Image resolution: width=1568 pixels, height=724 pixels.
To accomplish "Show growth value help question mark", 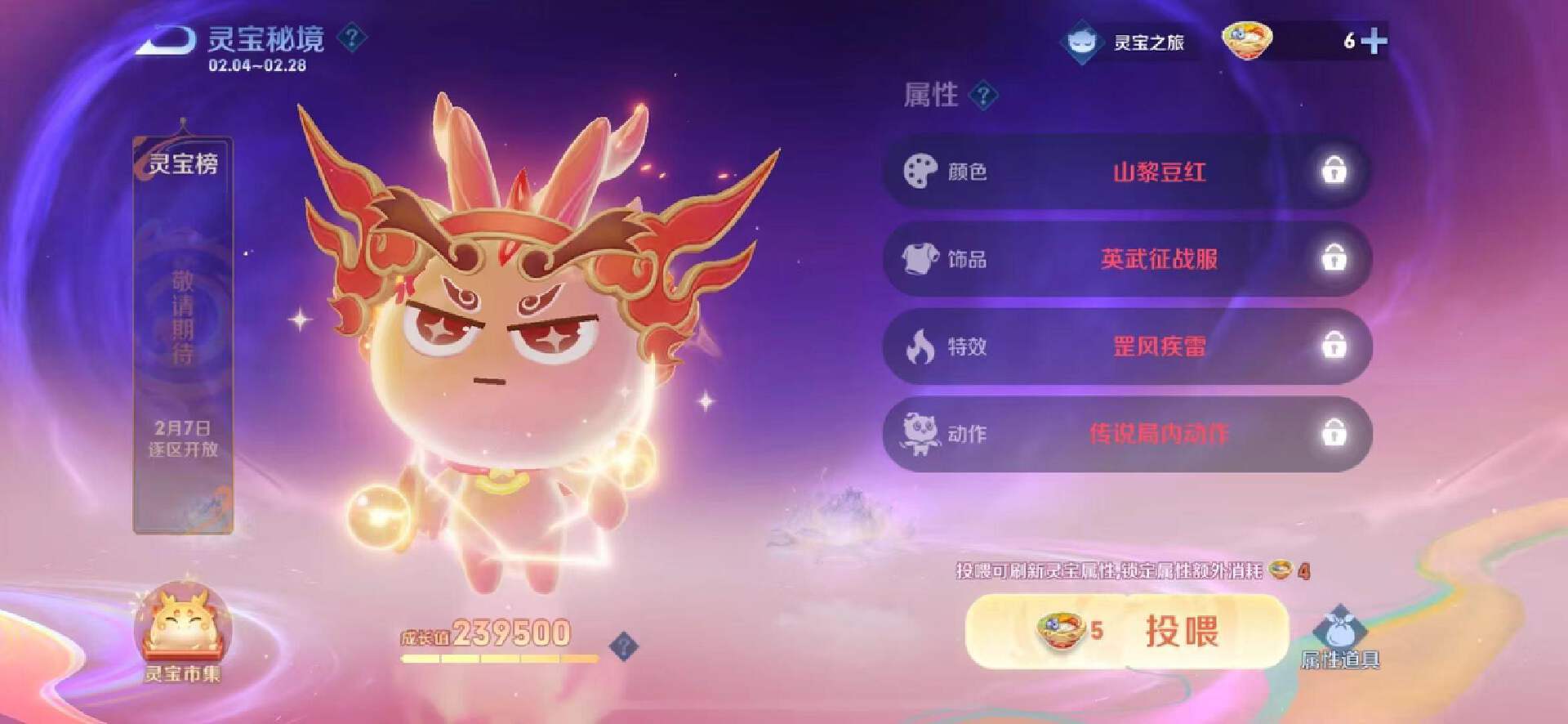I will (x=624, y=647).
